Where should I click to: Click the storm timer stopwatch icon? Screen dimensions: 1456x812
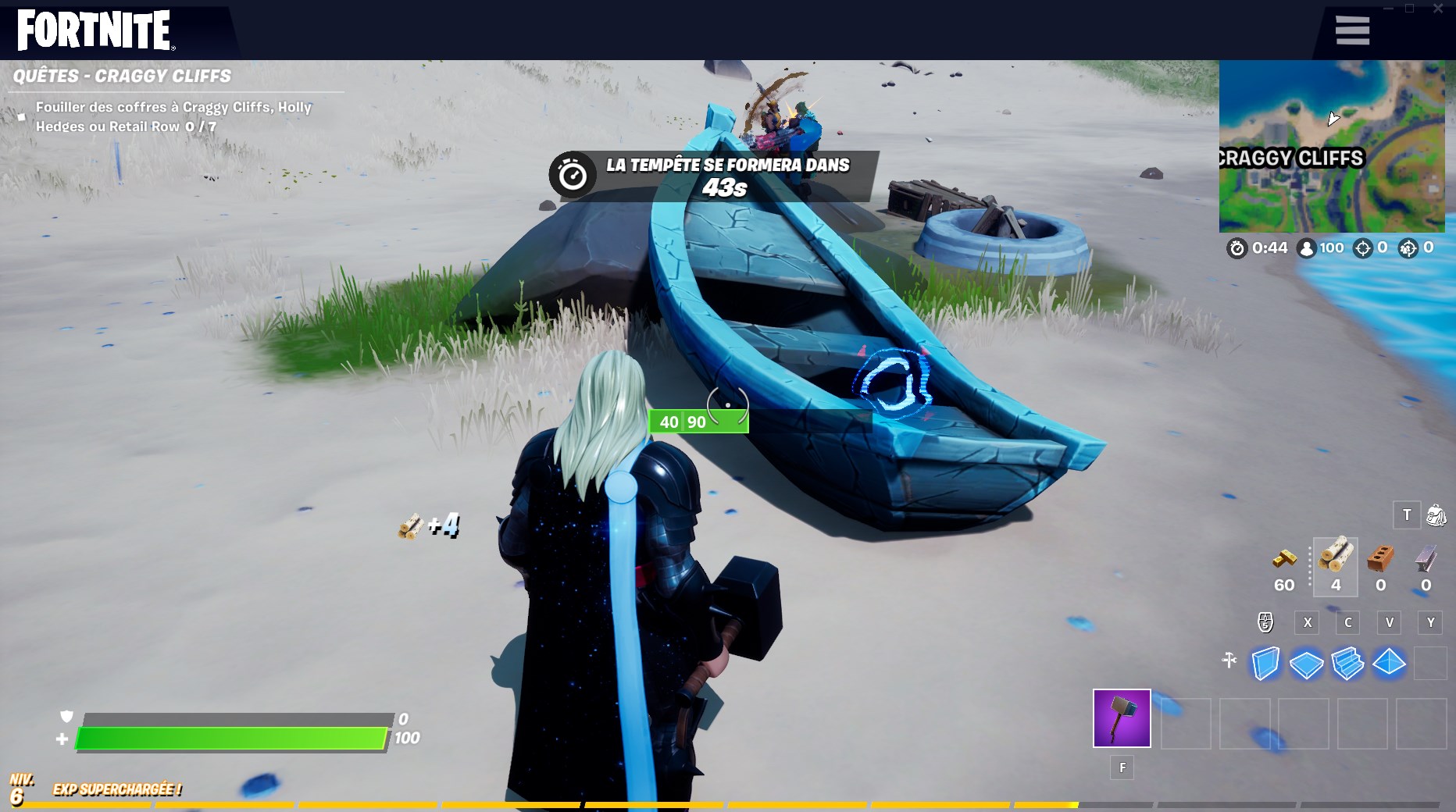pos(1237,248)
